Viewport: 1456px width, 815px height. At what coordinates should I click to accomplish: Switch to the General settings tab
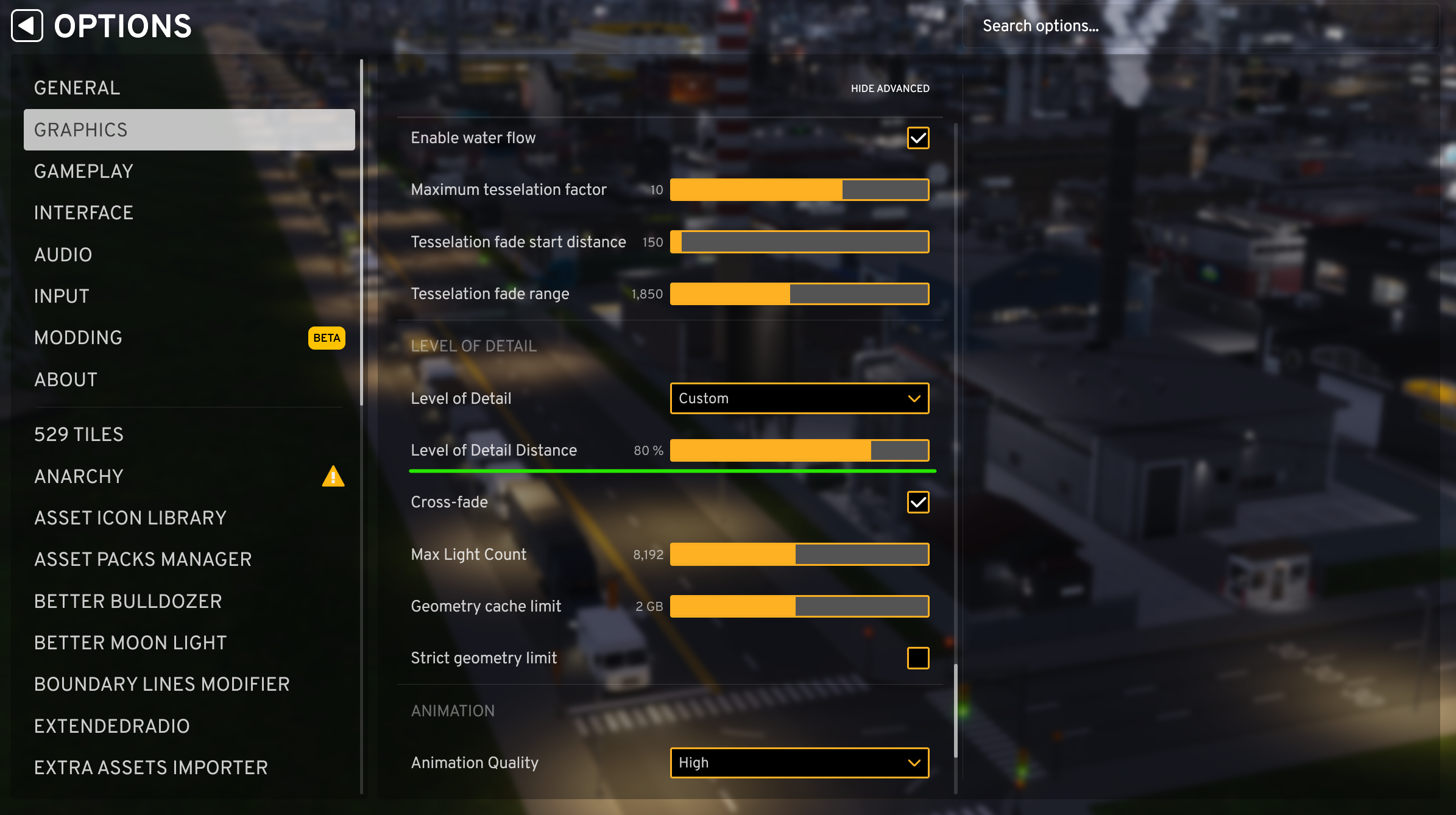pyautogui.click(x=77, y=87)
